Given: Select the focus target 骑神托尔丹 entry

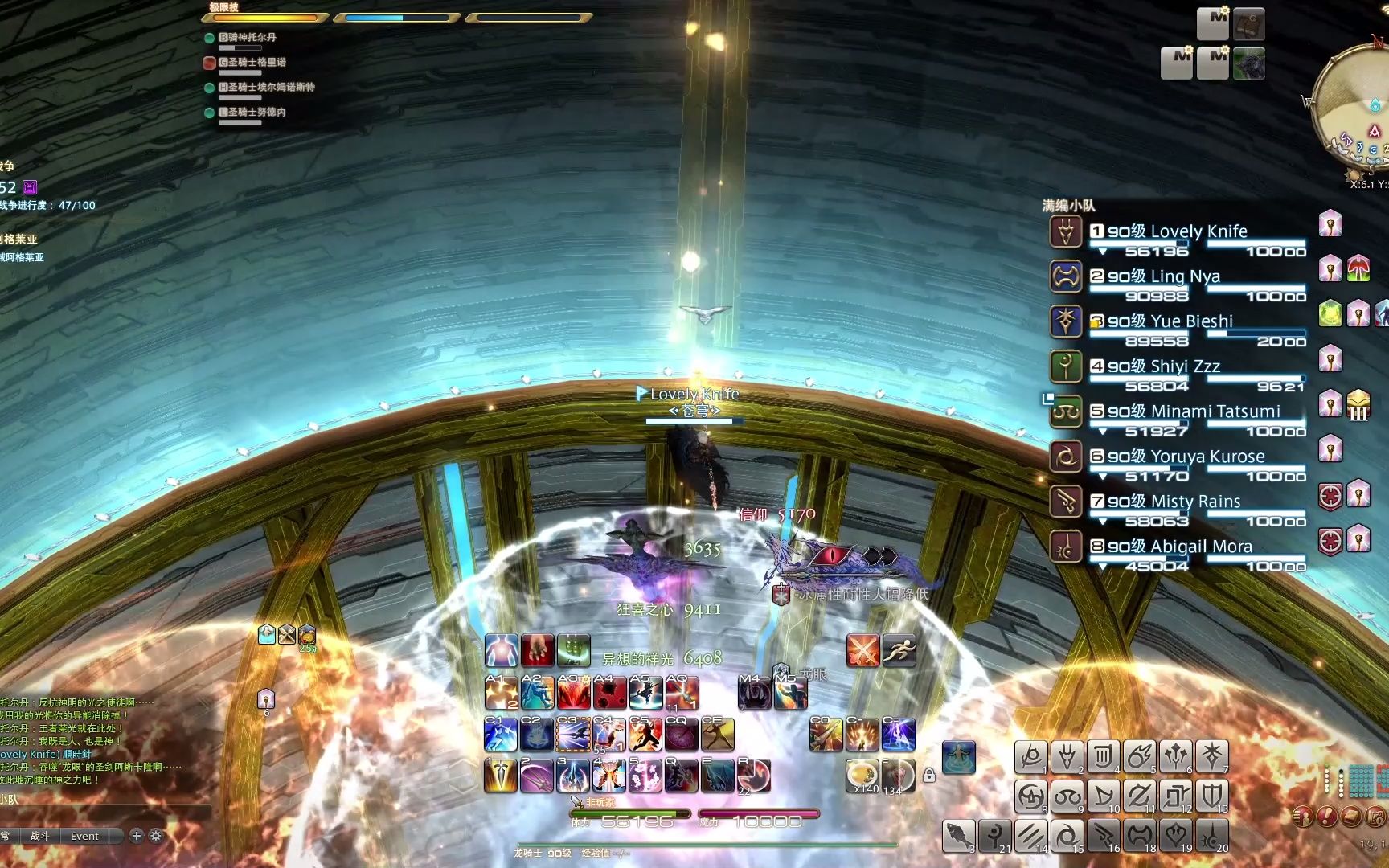Looking at the screenshot, I should (248, 38).
